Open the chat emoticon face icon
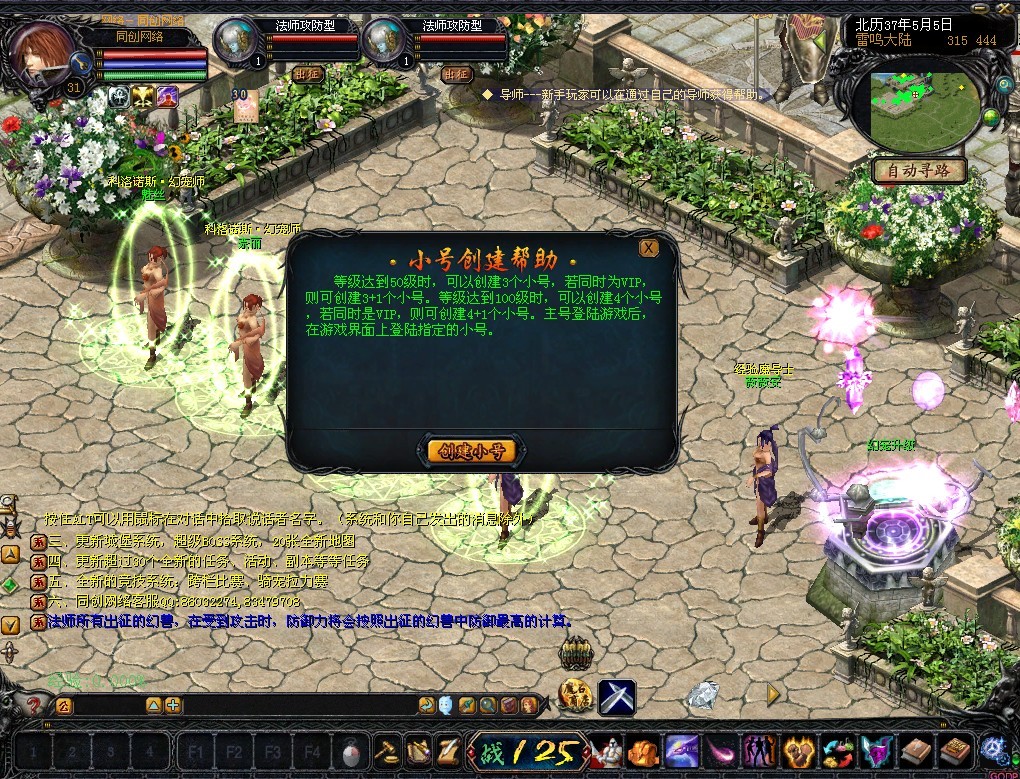The image size is (1020, 779). pyautogui.click(x=445, y=705)
